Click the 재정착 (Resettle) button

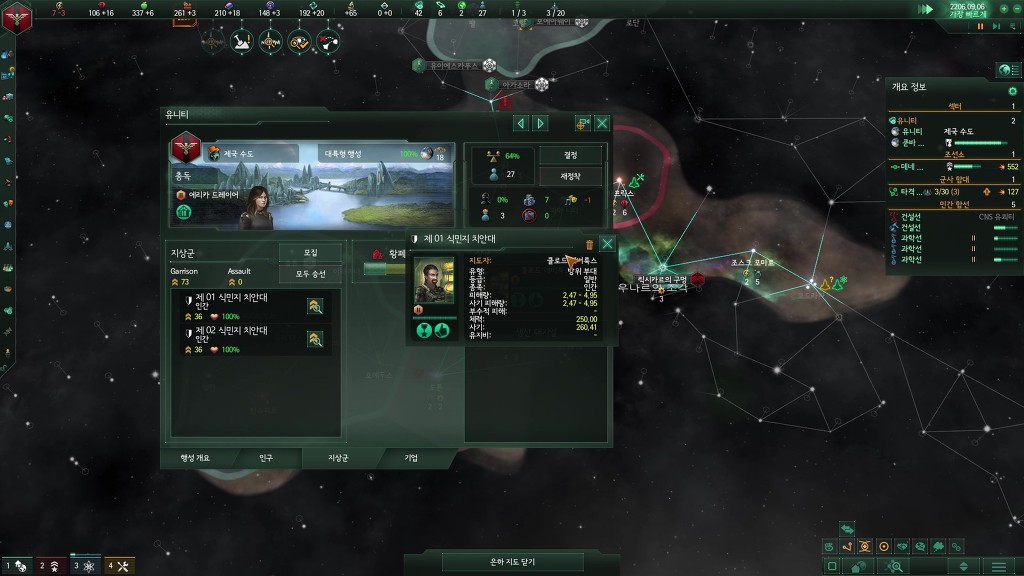(x=571, y=176)
